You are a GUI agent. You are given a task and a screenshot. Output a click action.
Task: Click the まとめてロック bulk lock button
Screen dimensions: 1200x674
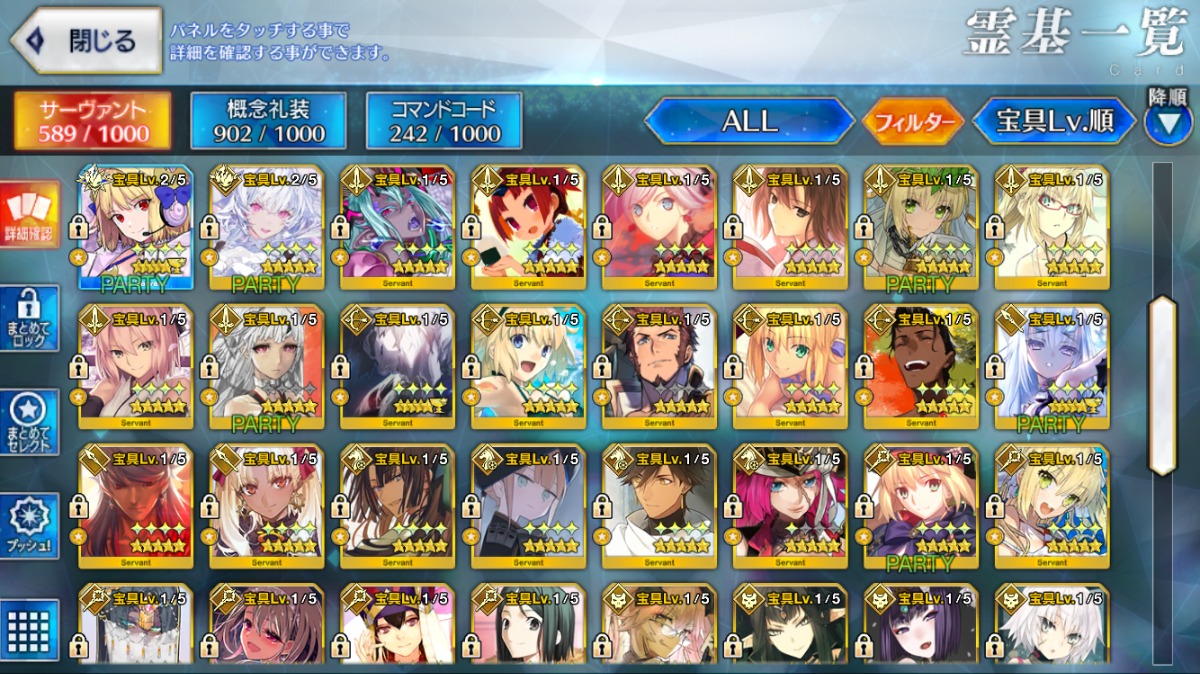click(29, 319)
